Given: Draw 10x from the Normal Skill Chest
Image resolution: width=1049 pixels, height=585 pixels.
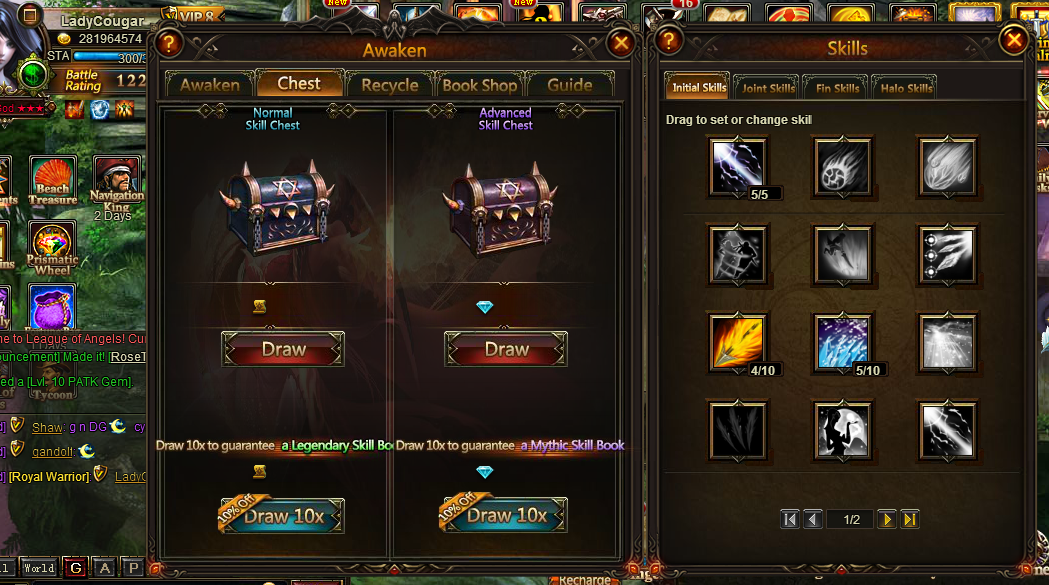Looking at the screenshot, I should click(283, 516).
